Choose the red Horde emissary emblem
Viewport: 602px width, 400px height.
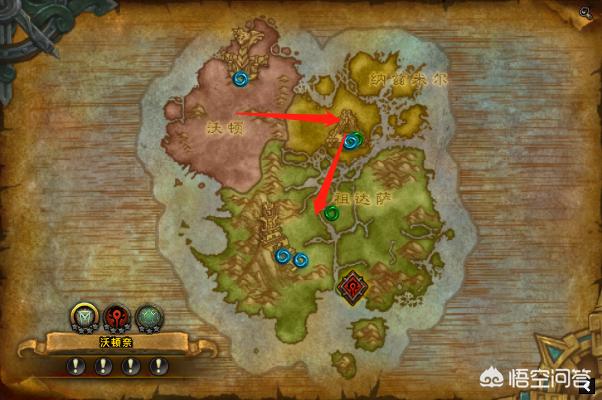[x=116, y=318]
